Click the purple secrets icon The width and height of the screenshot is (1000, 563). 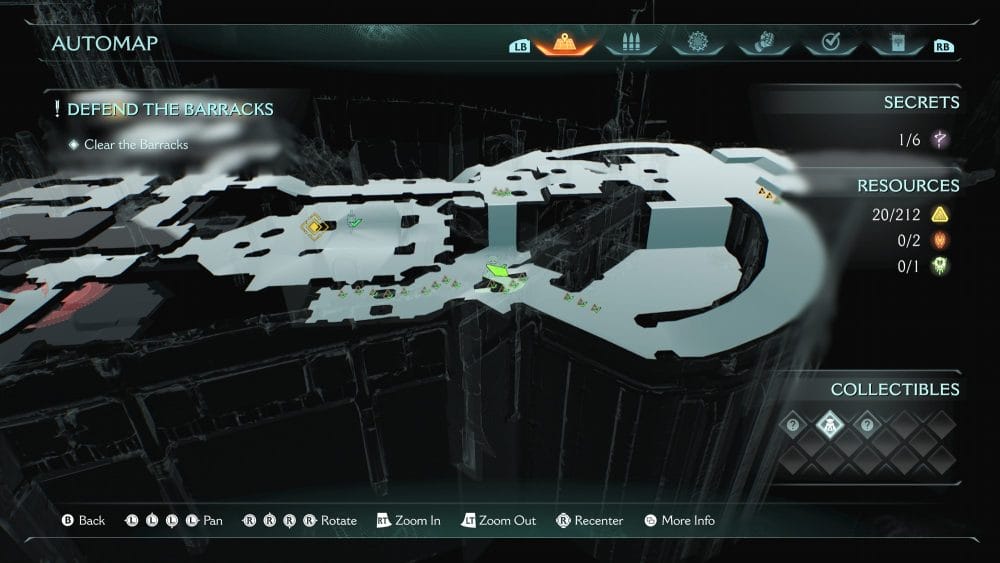pyautogui.click(x=939, y=140)
